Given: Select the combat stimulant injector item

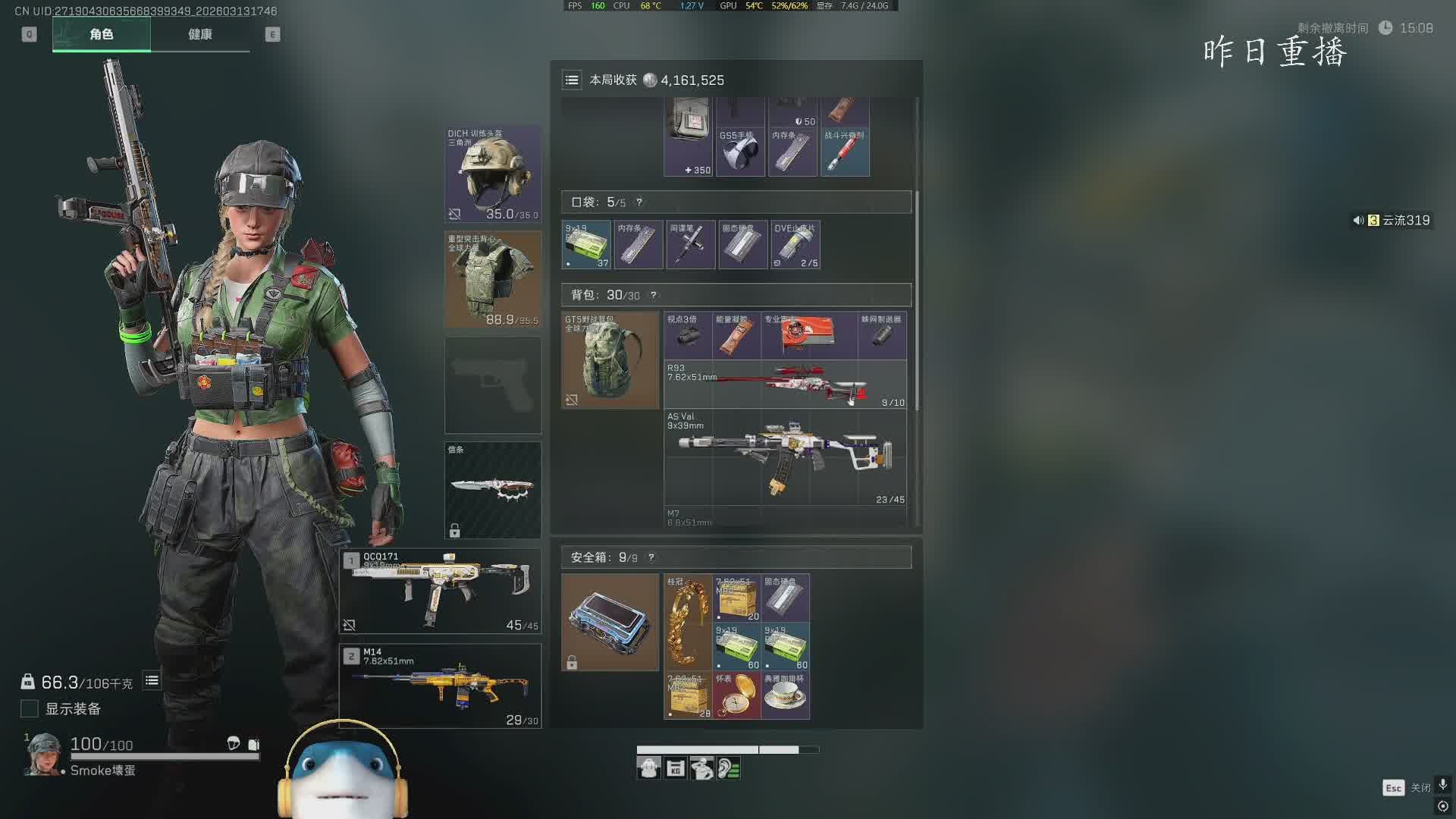Looking at the screenshot, I should click(845, 152).
